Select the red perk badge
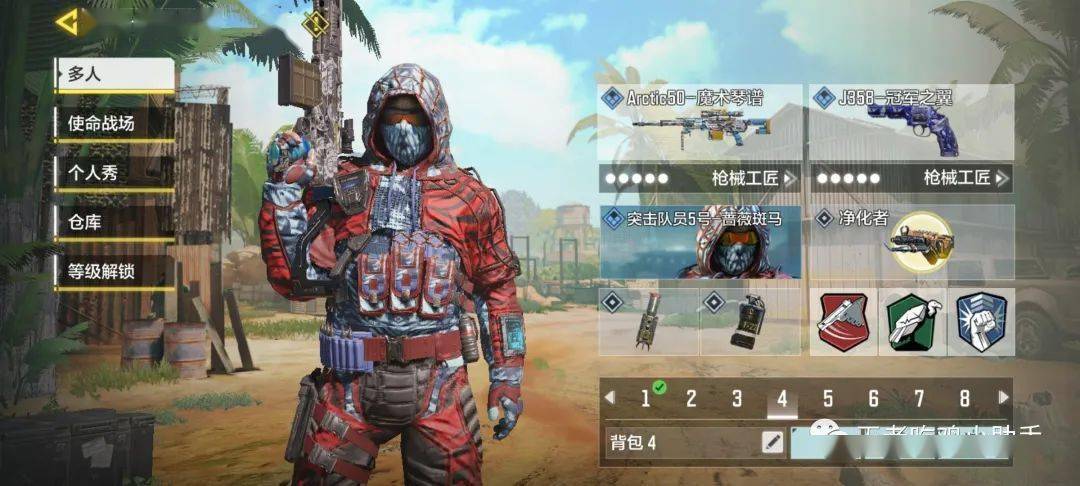This screenshot has width=1080, height=486. click(843, 322)
